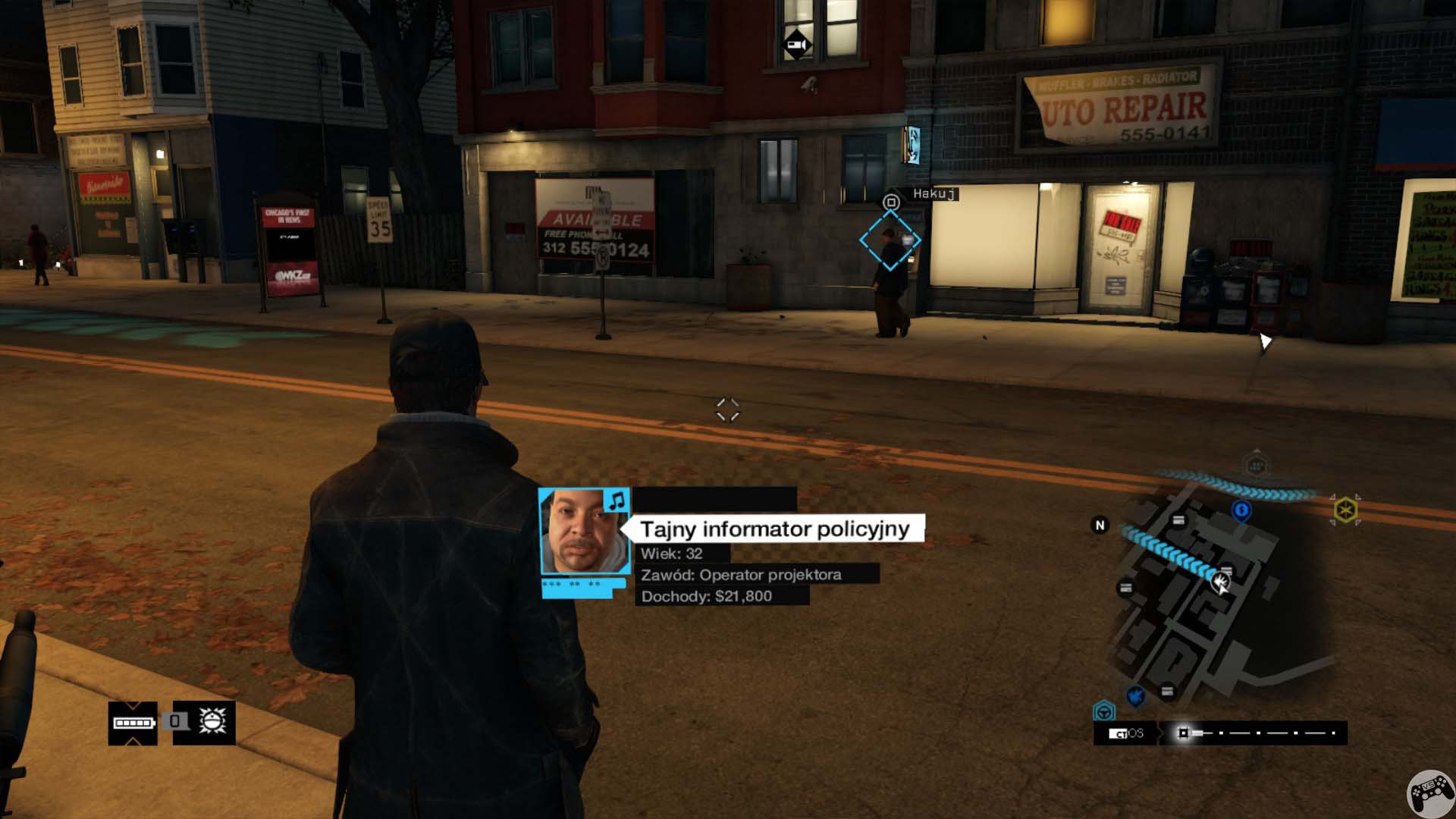Viewport: 1456px width, 819px height.
Task: Select the 'Tajny informator policyjny' profile banner
Action: pos(774,529)
